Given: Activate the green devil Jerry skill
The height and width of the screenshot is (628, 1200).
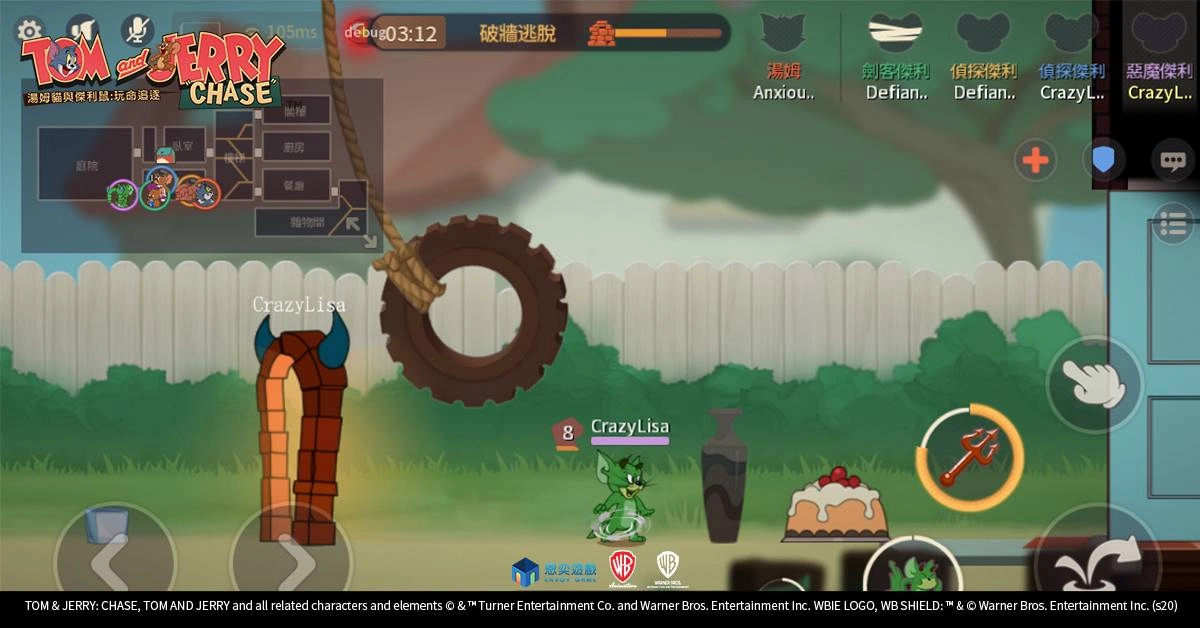Looking at the screenshot, I should click(911, 573).
